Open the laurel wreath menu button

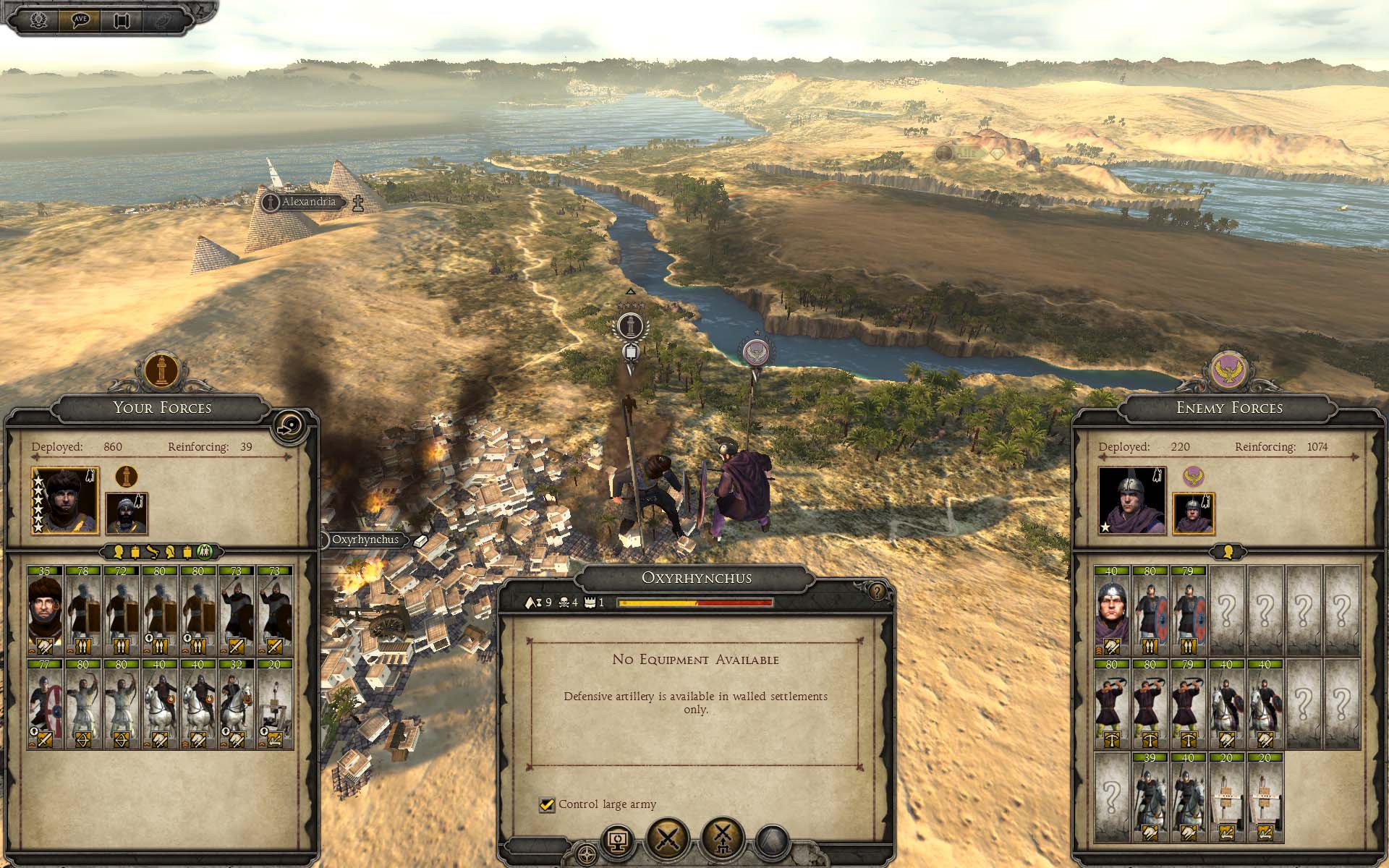point(38,20)
